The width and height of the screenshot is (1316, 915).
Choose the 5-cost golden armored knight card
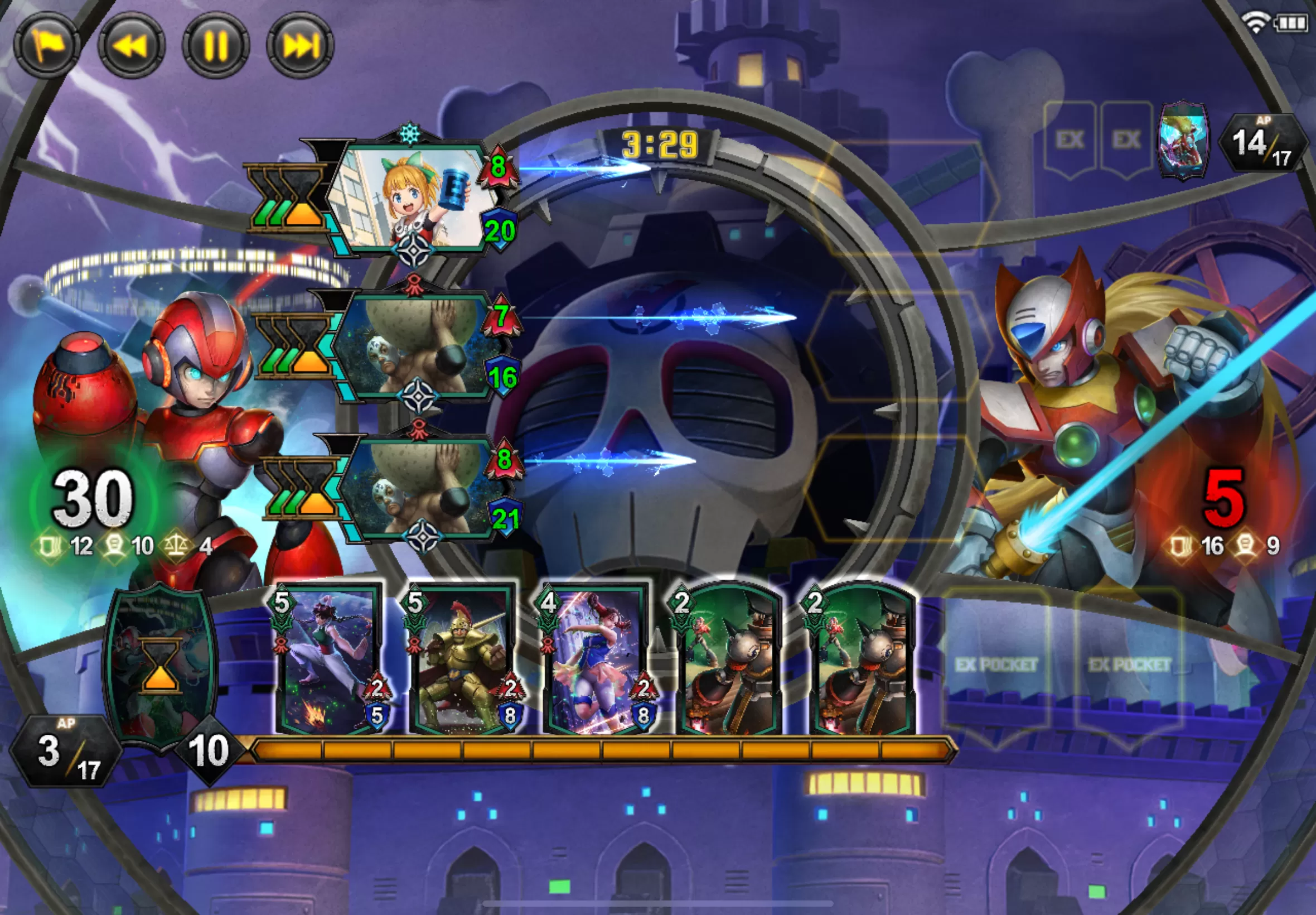tap(463, 659)
